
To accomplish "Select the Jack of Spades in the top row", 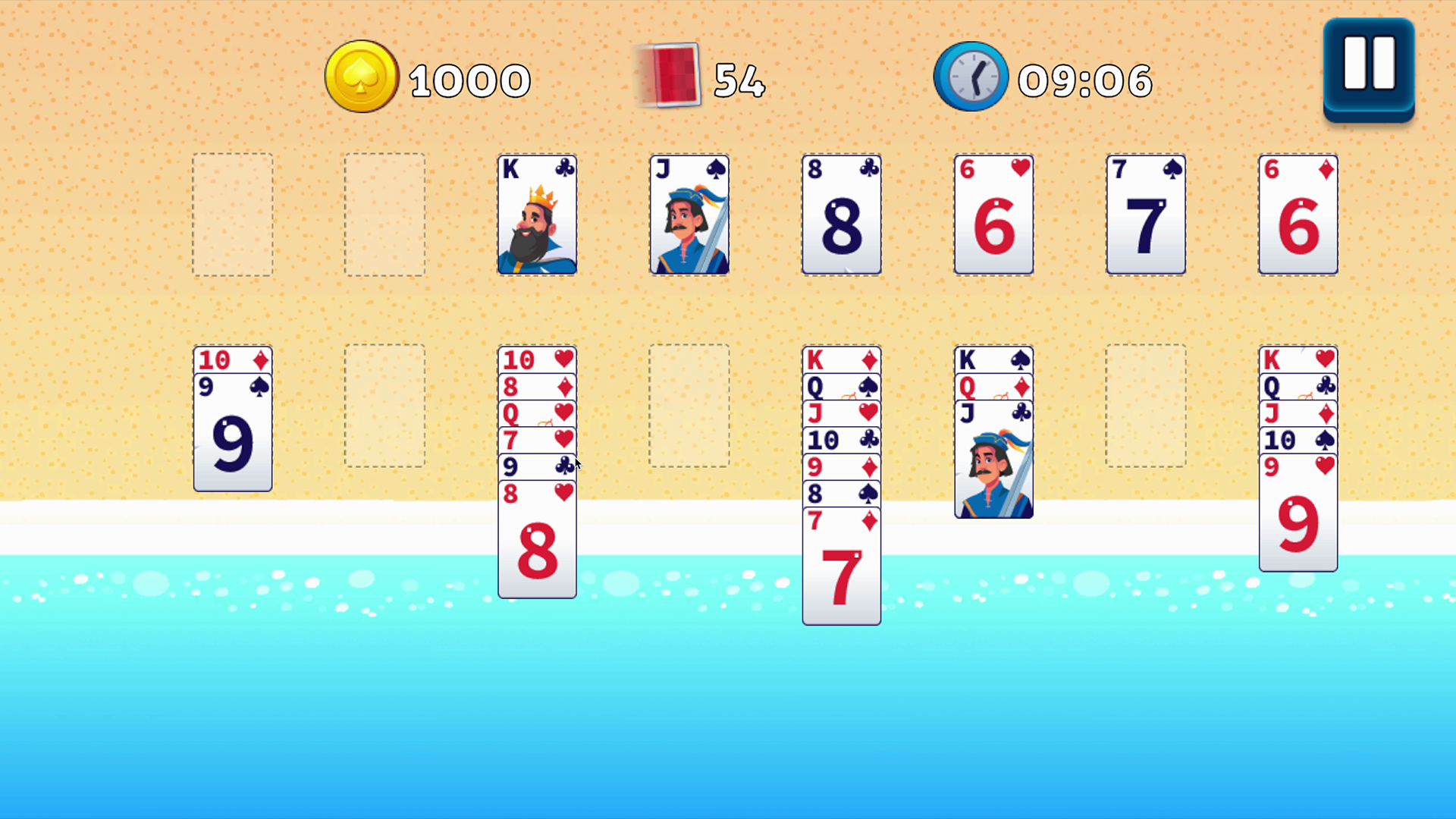I will pos(689,215).
